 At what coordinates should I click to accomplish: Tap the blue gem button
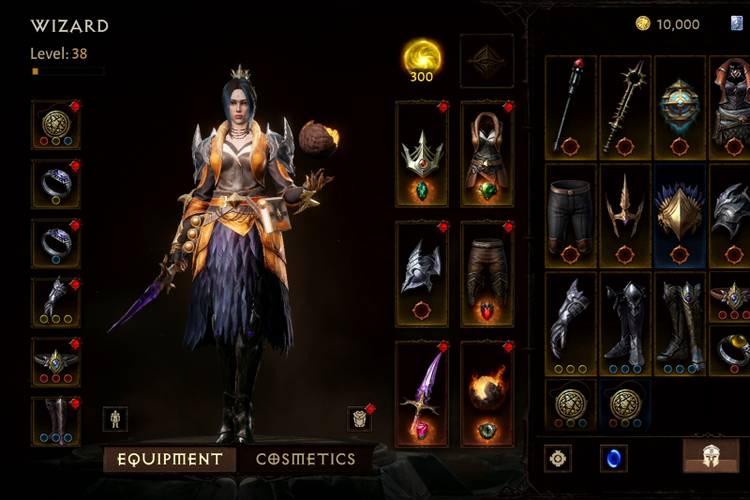click(613, 458)
